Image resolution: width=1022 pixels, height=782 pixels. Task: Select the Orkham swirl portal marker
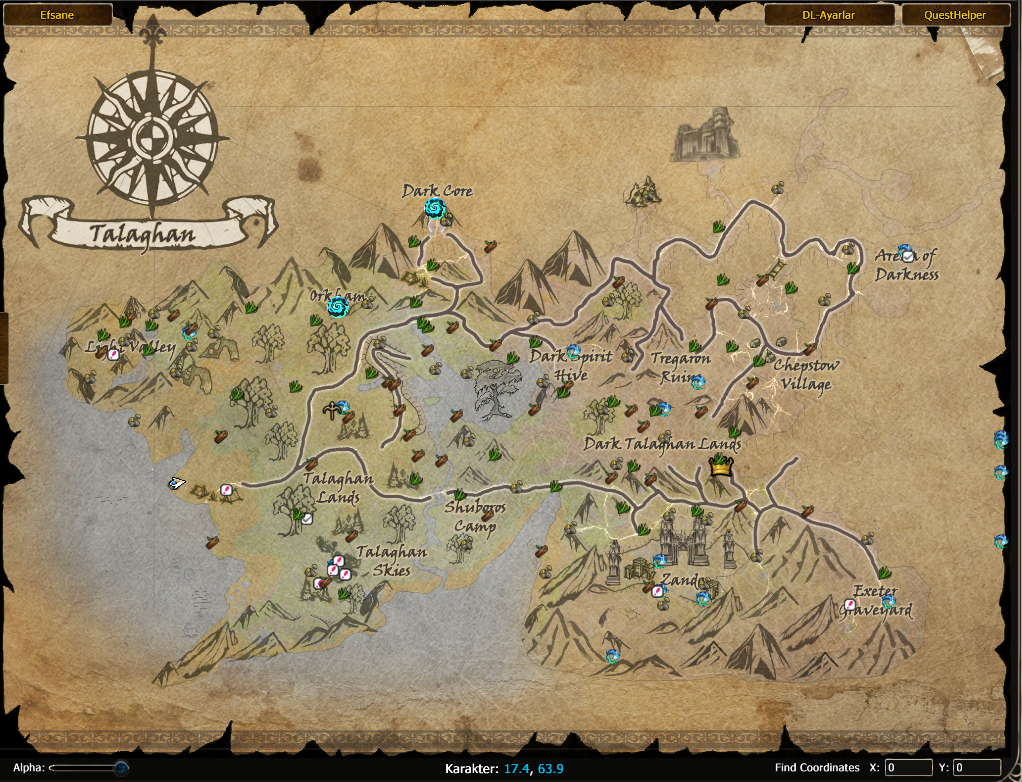coord(338,305)
